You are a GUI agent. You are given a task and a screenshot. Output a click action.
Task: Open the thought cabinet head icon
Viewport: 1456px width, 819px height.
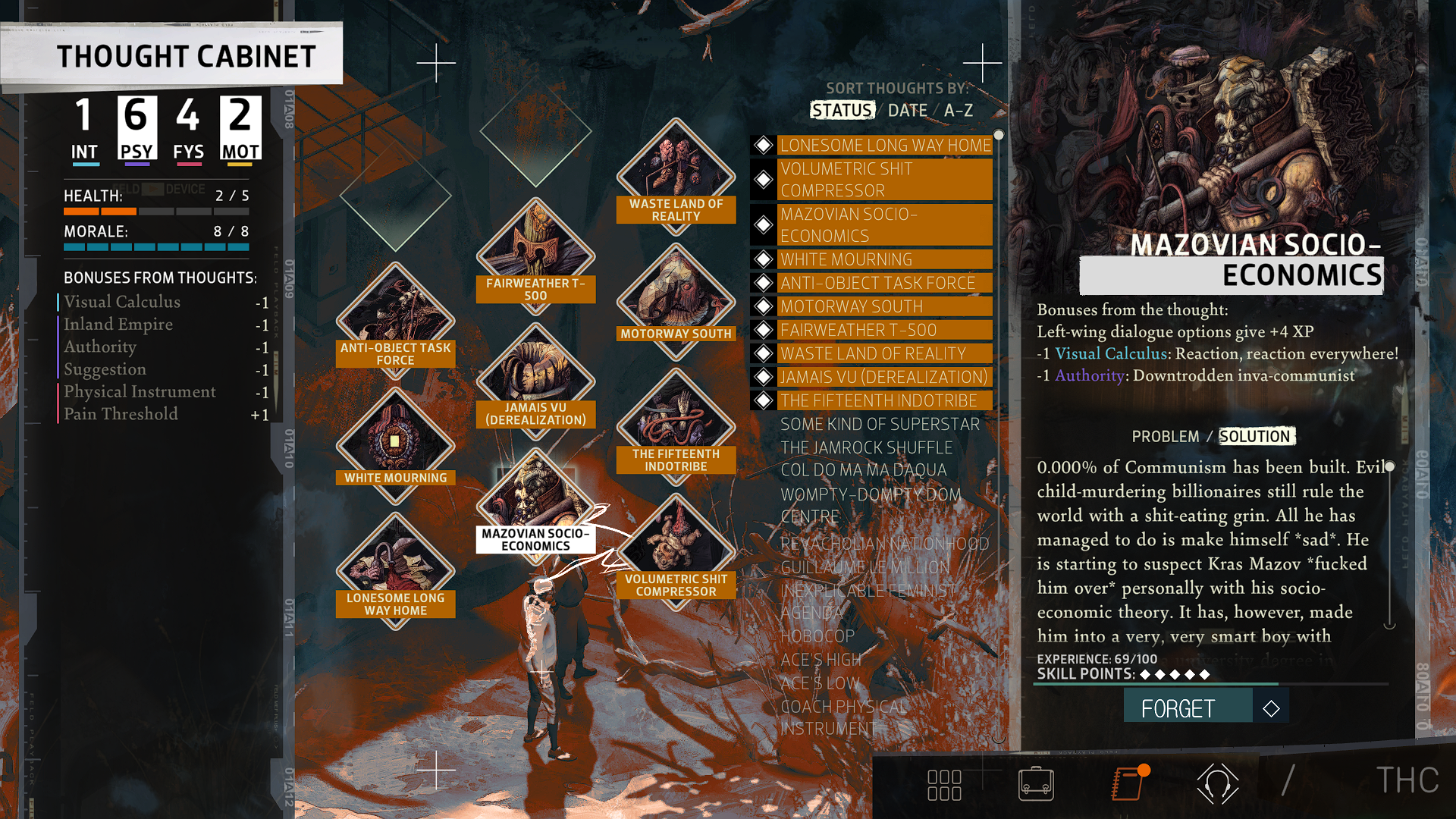point(1217,784)
